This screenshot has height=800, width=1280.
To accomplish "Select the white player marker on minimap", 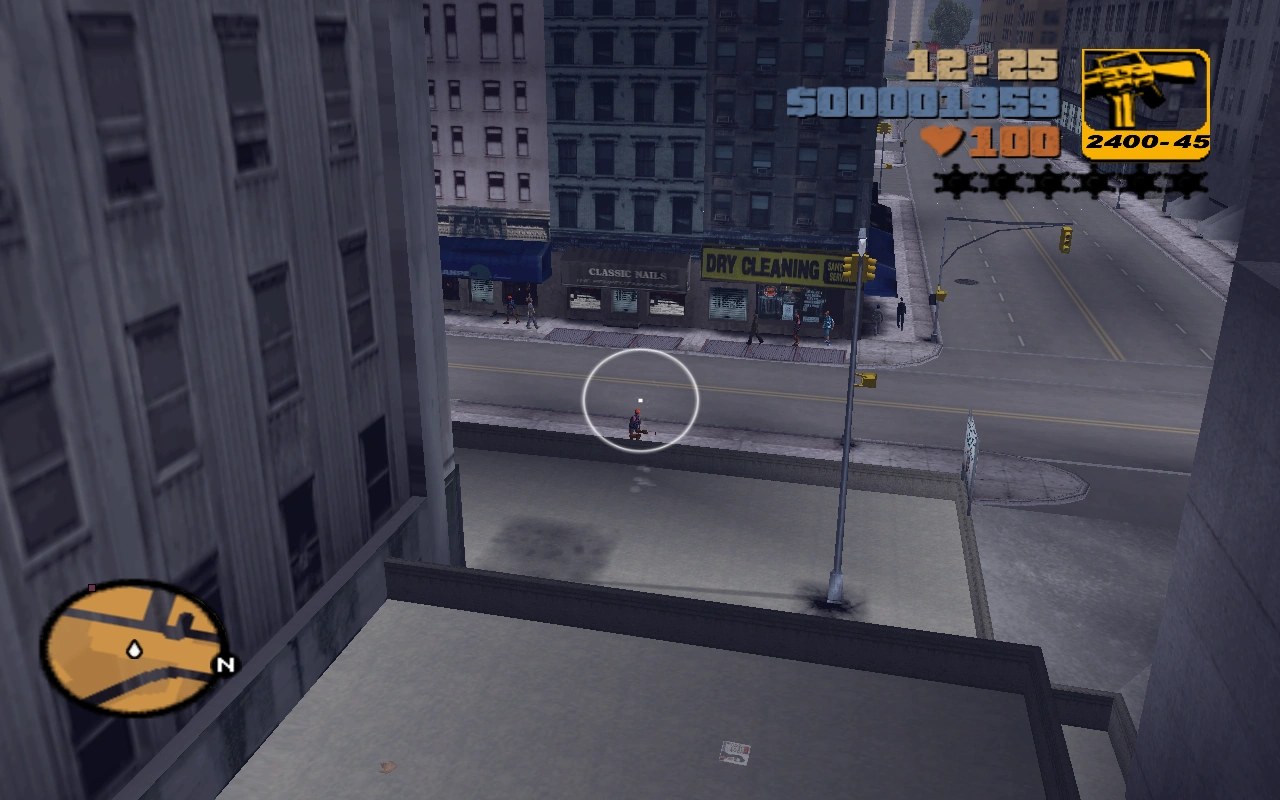I will pyautogui.click(x=133, y=648).
